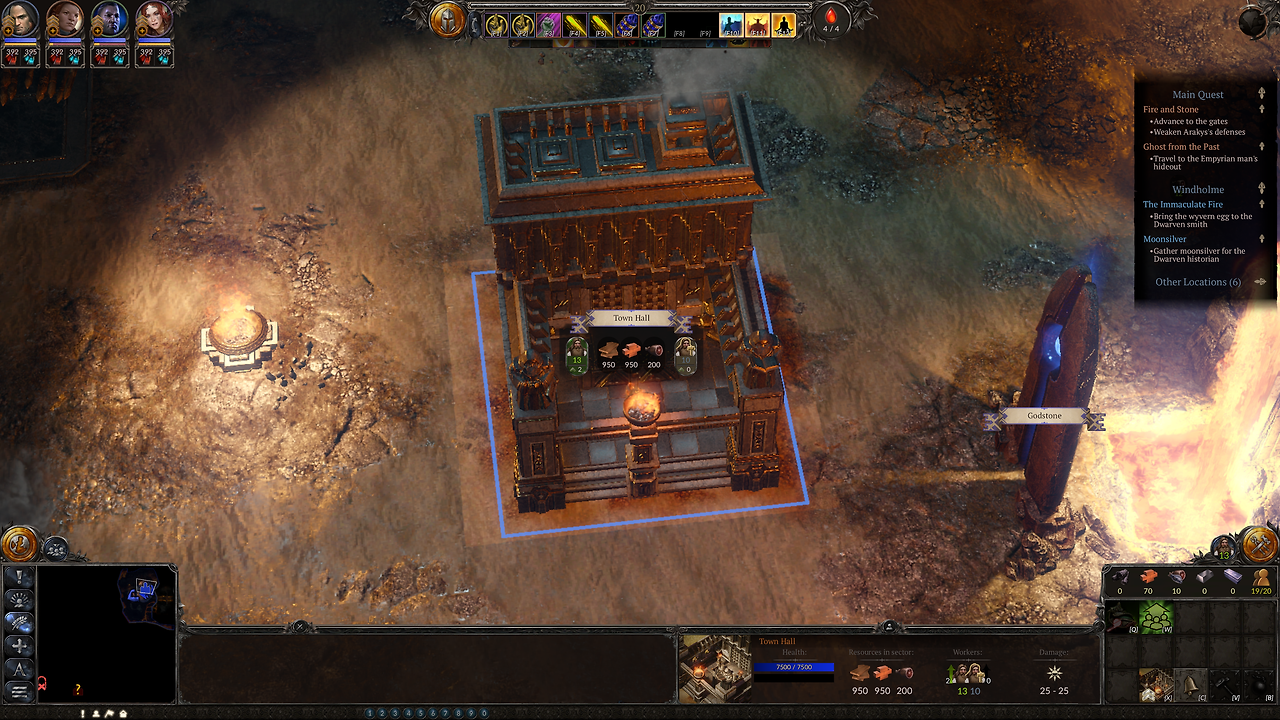The width and height of the screenshot is (1280, 720).
Task: Open the Ghost from the Past quest
Action: coord(1181,147)
